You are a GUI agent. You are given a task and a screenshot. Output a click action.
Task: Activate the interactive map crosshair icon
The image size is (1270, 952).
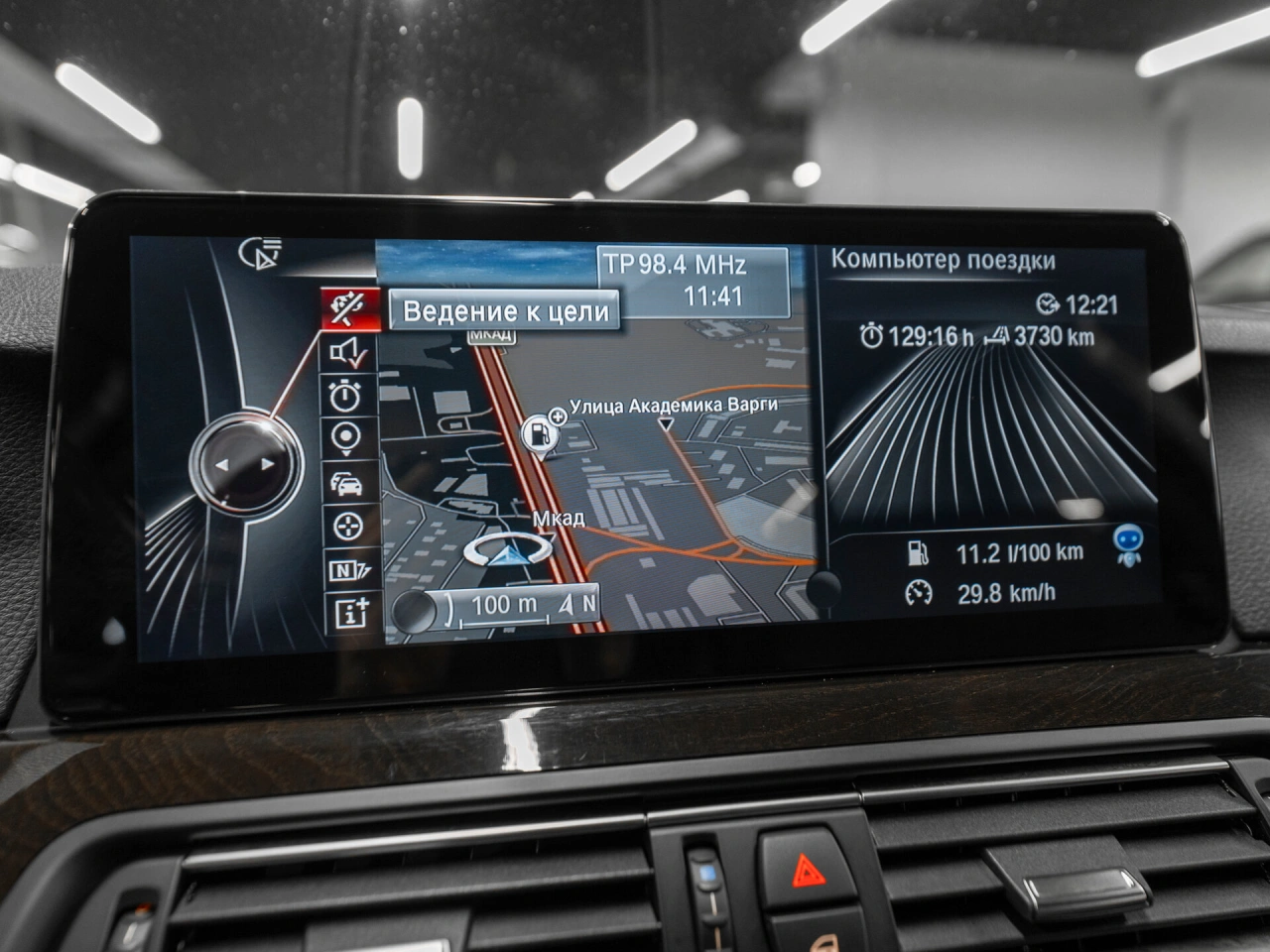point(346,526)
